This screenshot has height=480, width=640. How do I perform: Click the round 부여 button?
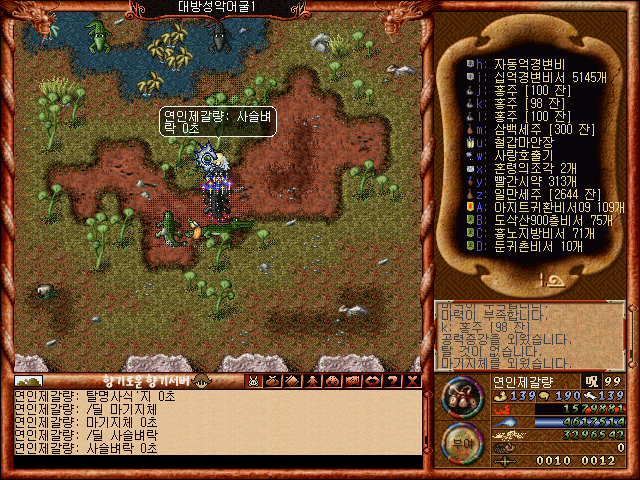pos(462,442)
